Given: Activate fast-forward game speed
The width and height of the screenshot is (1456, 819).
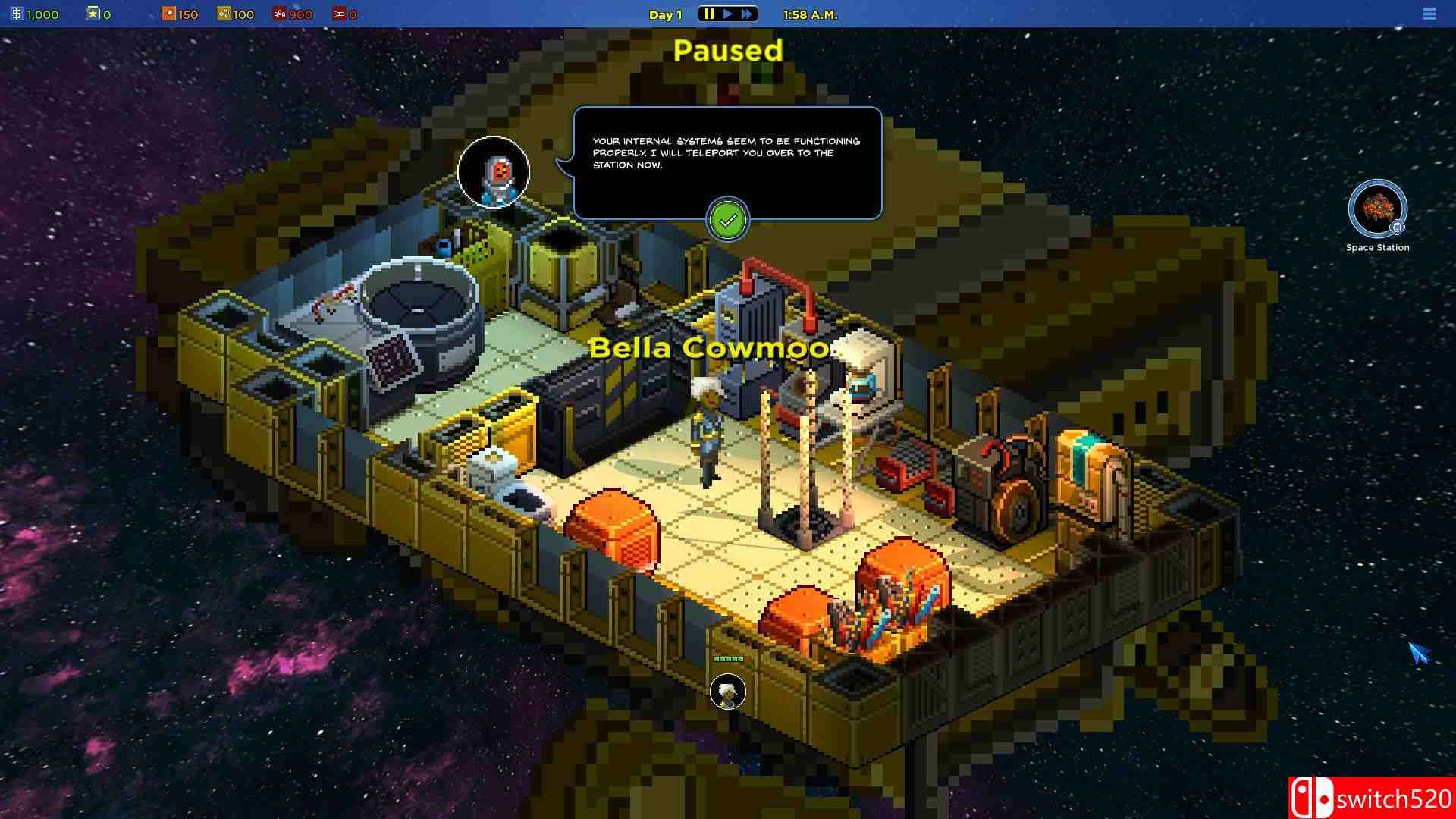Looking at the screenshot, I should (746, 13).
